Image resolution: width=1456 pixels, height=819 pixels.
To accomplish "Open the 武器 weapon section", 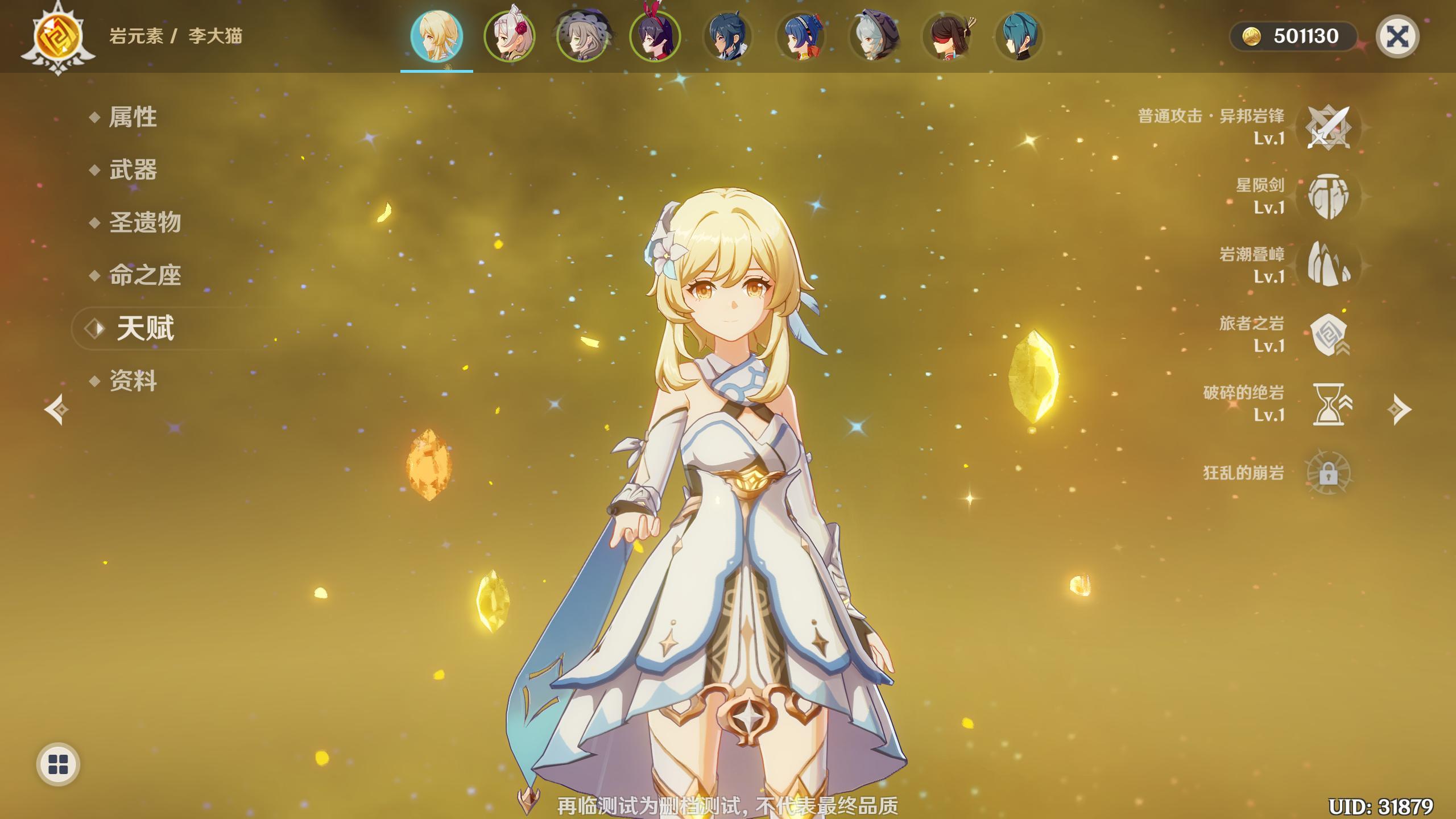I will (133, 170).
